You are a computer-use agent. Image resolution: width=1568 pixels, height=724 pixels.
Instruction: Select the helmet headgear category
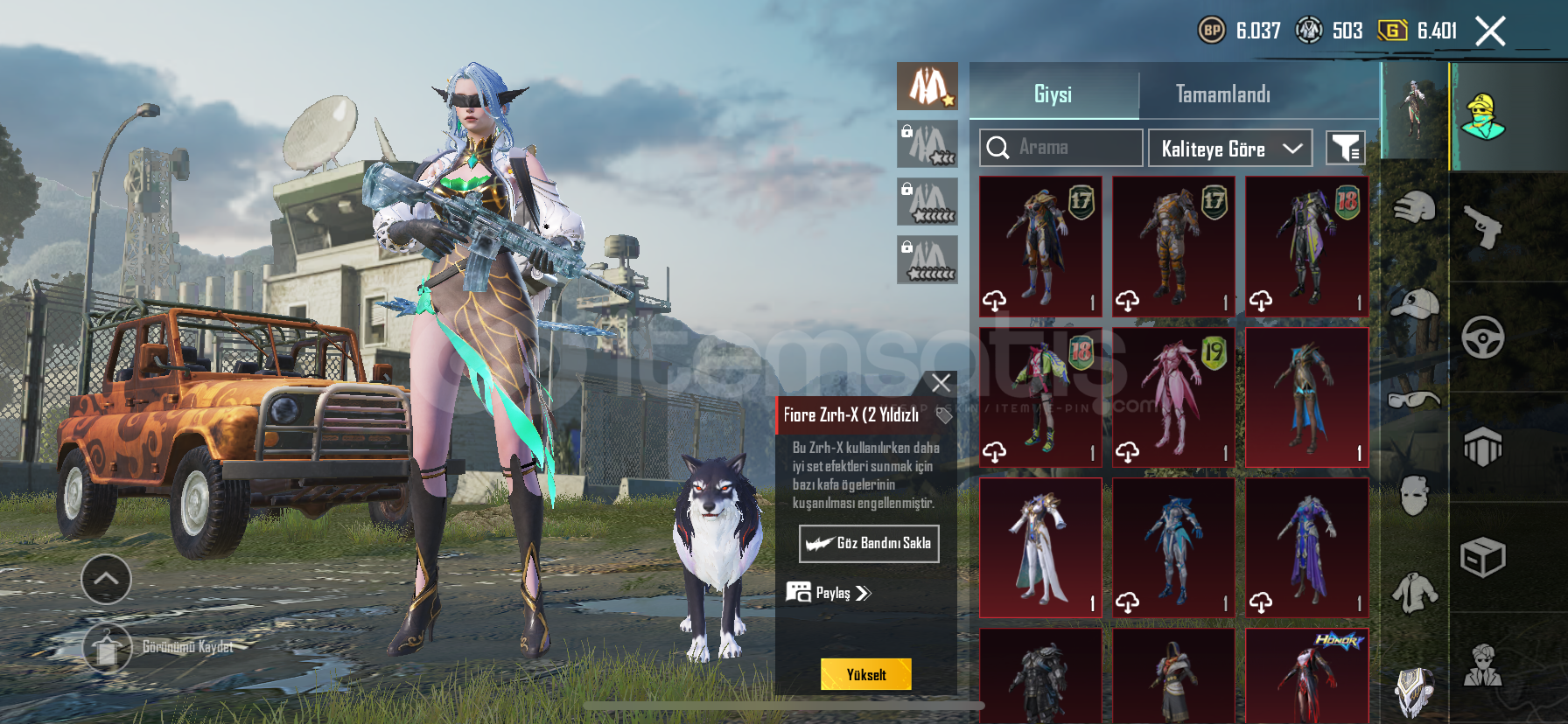coord(1414,207)
